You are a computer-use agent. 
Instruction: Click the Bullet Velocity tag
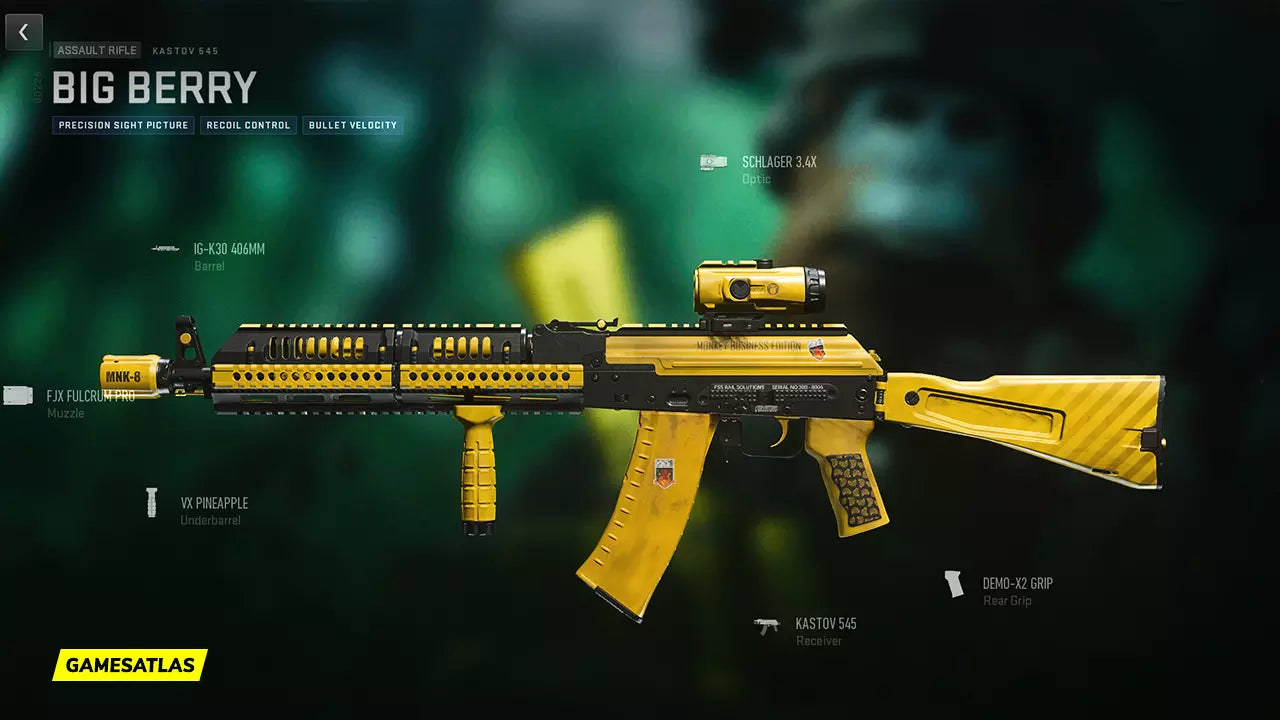(x=353, y=126)
